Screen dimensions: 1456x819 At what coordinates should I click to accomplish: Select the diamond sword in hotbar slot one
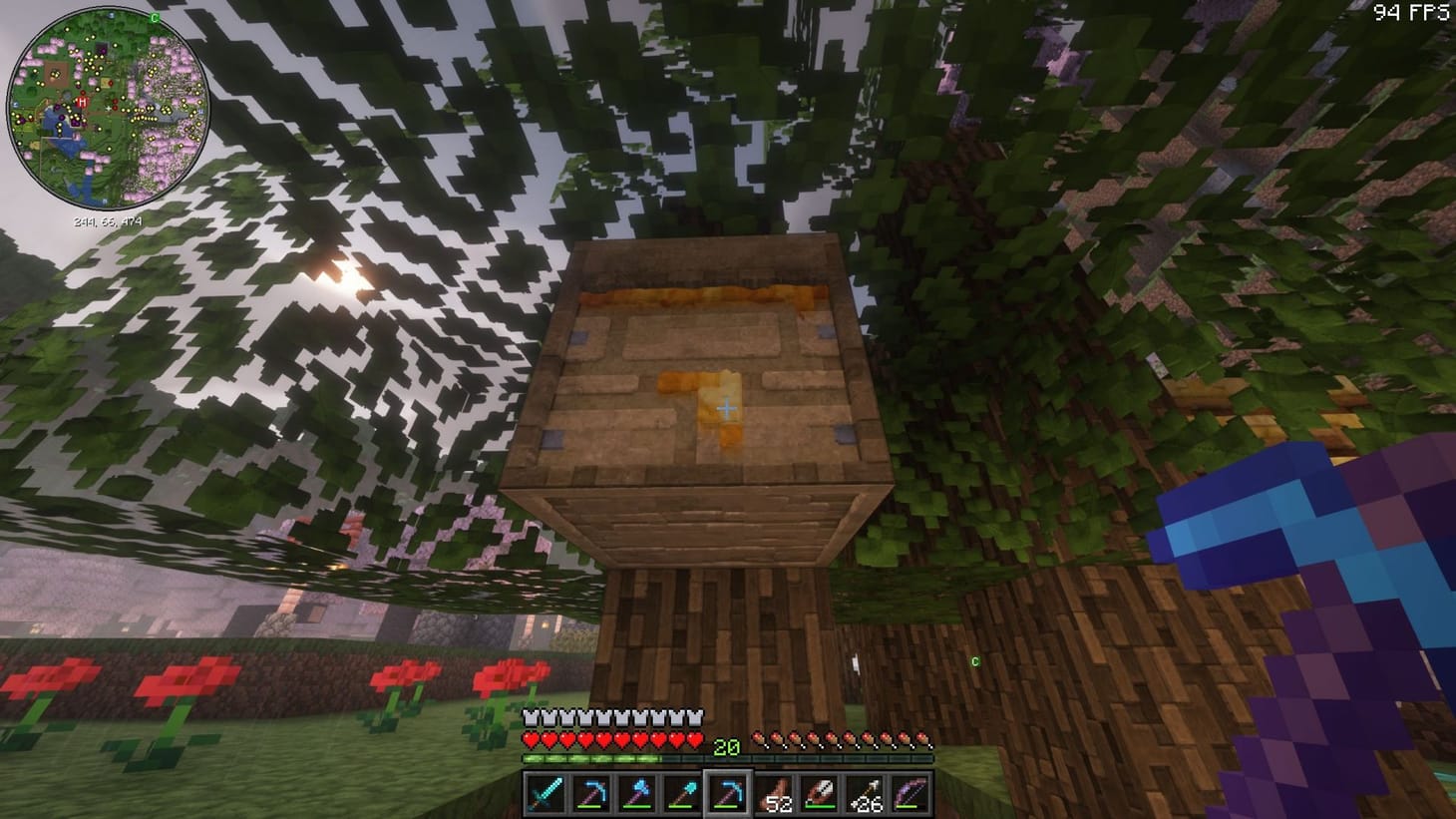click(x=546, y=791)
